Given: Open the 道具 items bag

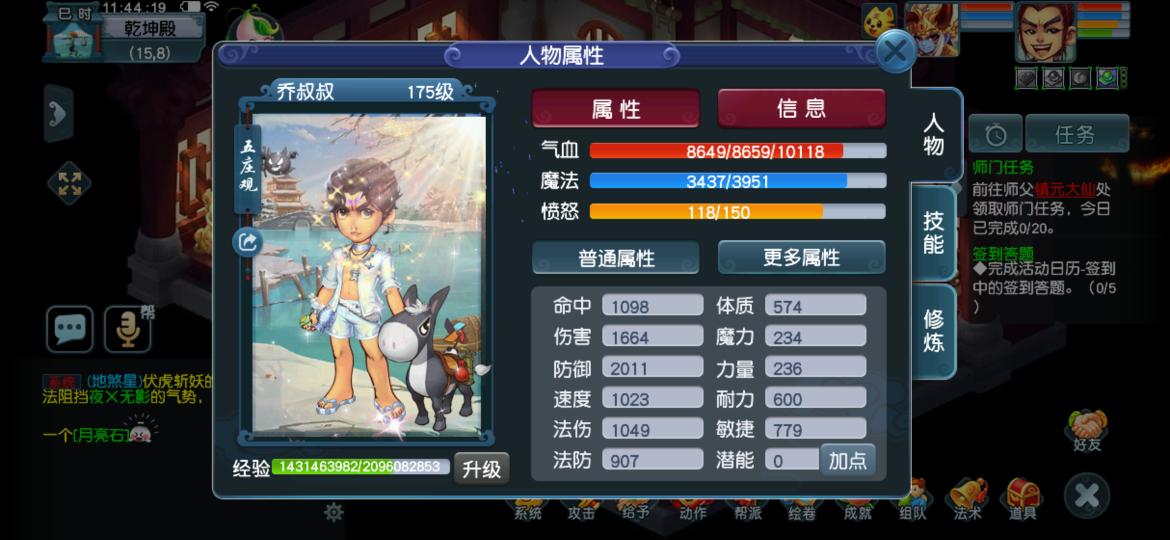Looking at the screenshot, I should coord(1022,497).
